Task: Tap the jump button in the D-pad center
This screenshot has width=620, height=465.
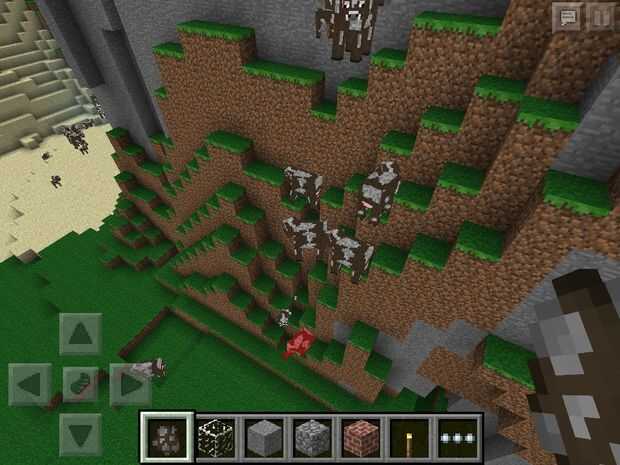Action: 81,383
